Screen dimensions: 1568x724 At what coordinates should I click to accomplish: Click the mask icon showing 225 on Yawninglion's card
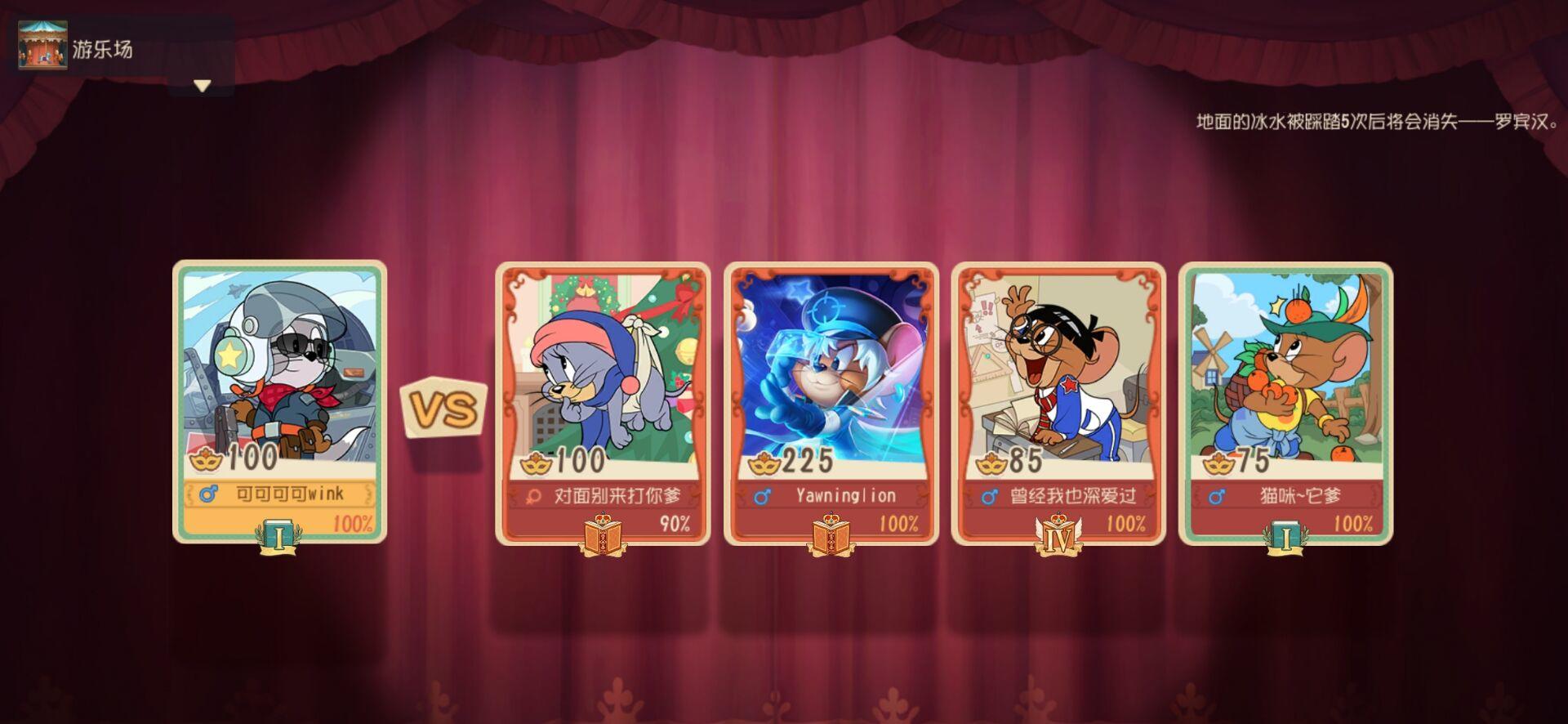point(764,461)
